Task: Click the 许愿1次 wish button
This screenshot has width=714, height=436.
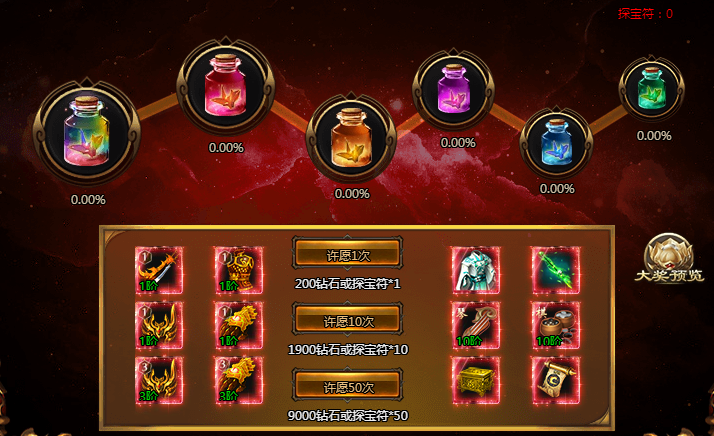Action: [347, 255]
